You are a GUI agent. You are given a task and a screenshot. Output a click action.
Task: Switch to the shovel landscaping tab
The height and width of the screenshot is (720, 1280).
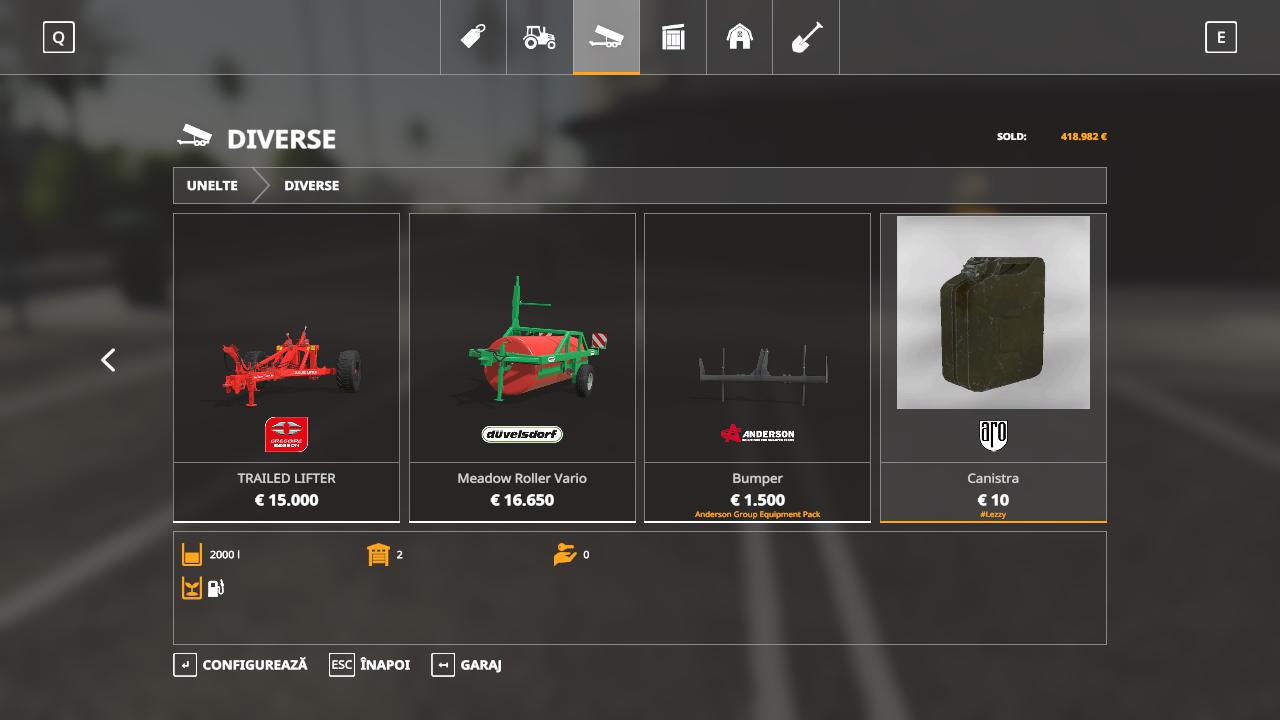point(806,38)
